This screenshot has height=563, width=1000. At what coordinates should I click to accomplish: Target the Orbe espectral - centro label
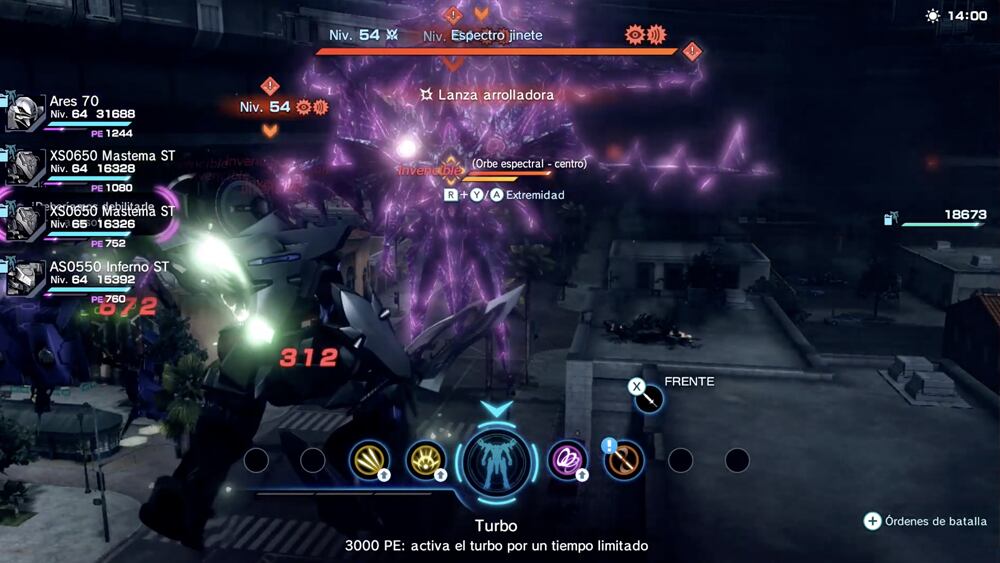point(529,163)
